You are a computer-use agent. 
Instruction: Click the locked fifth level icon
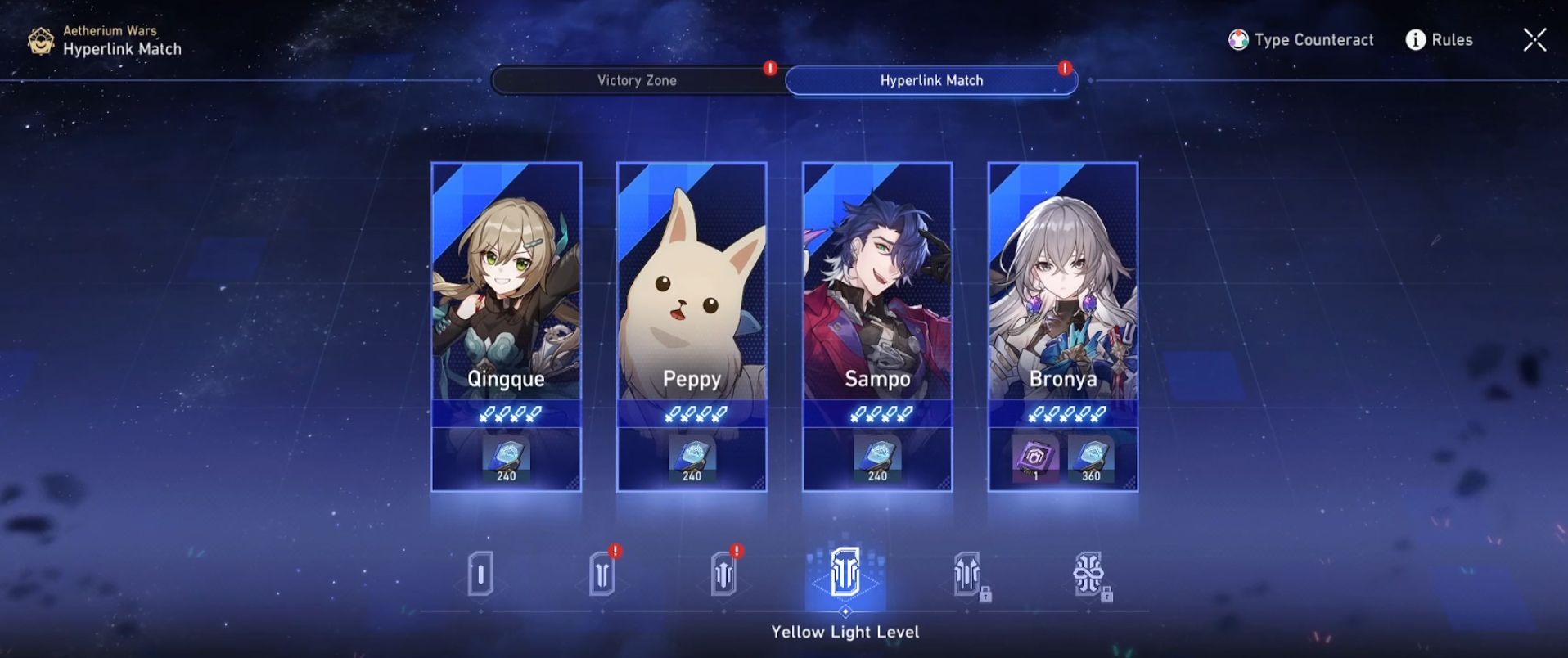coord(966,573)
